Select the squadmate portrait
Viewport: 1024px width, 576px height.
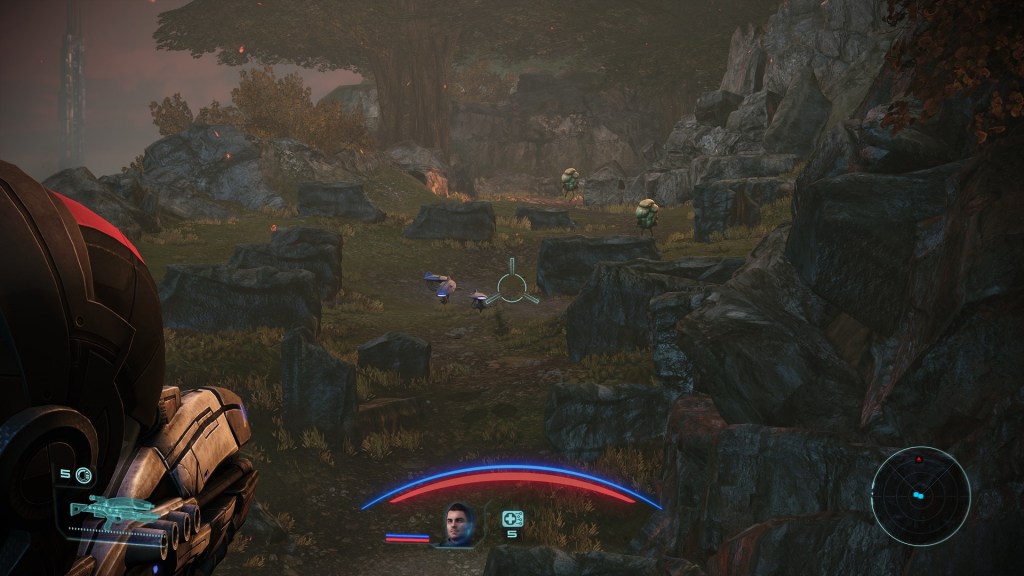[459, 524]
